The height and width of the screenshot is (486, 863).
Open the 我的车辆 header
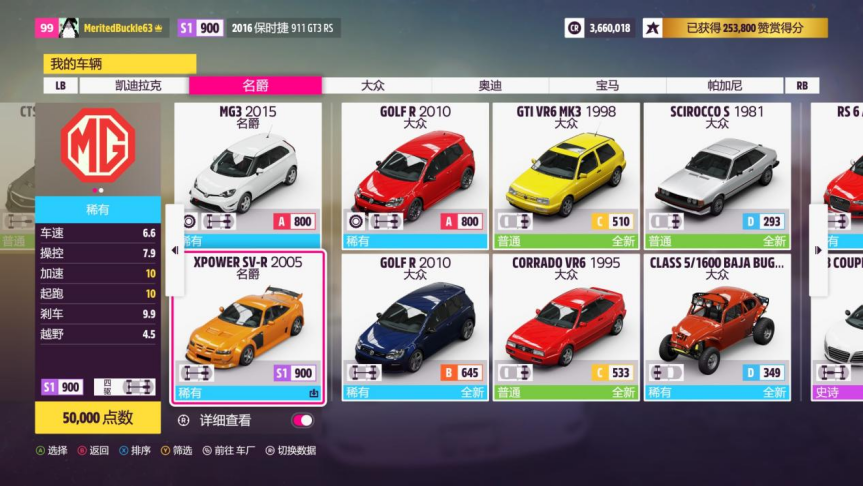pos(120,64)
